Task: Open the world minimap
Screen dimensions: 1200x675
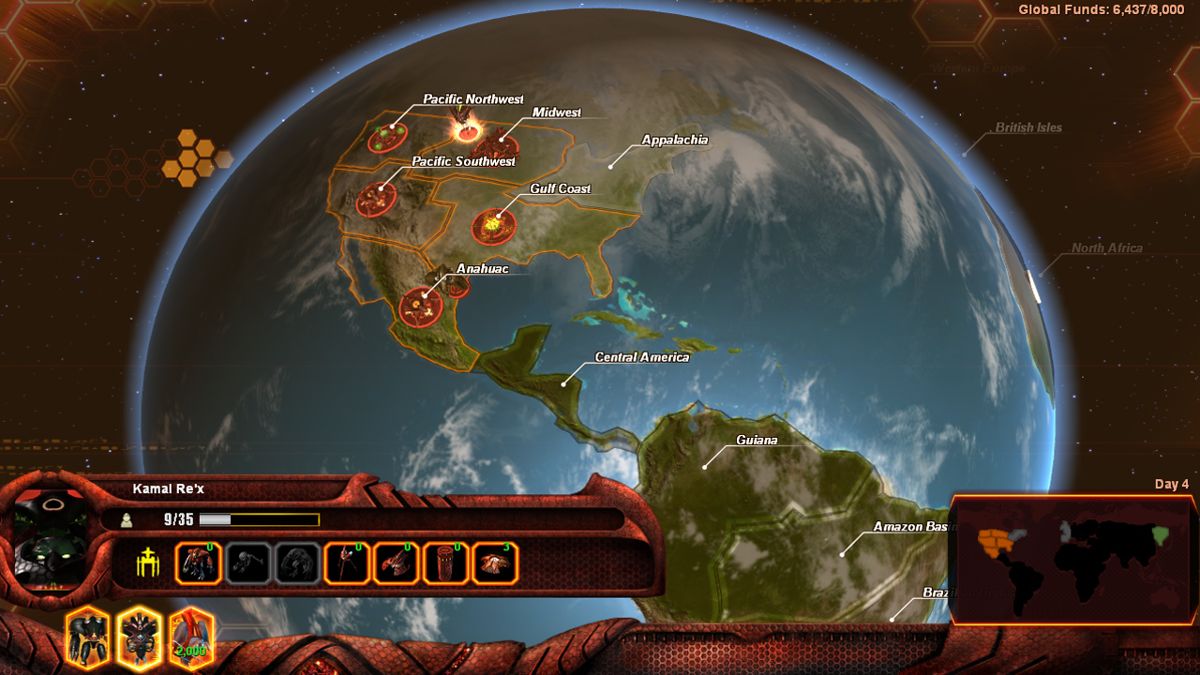Action: (1069, 558)
